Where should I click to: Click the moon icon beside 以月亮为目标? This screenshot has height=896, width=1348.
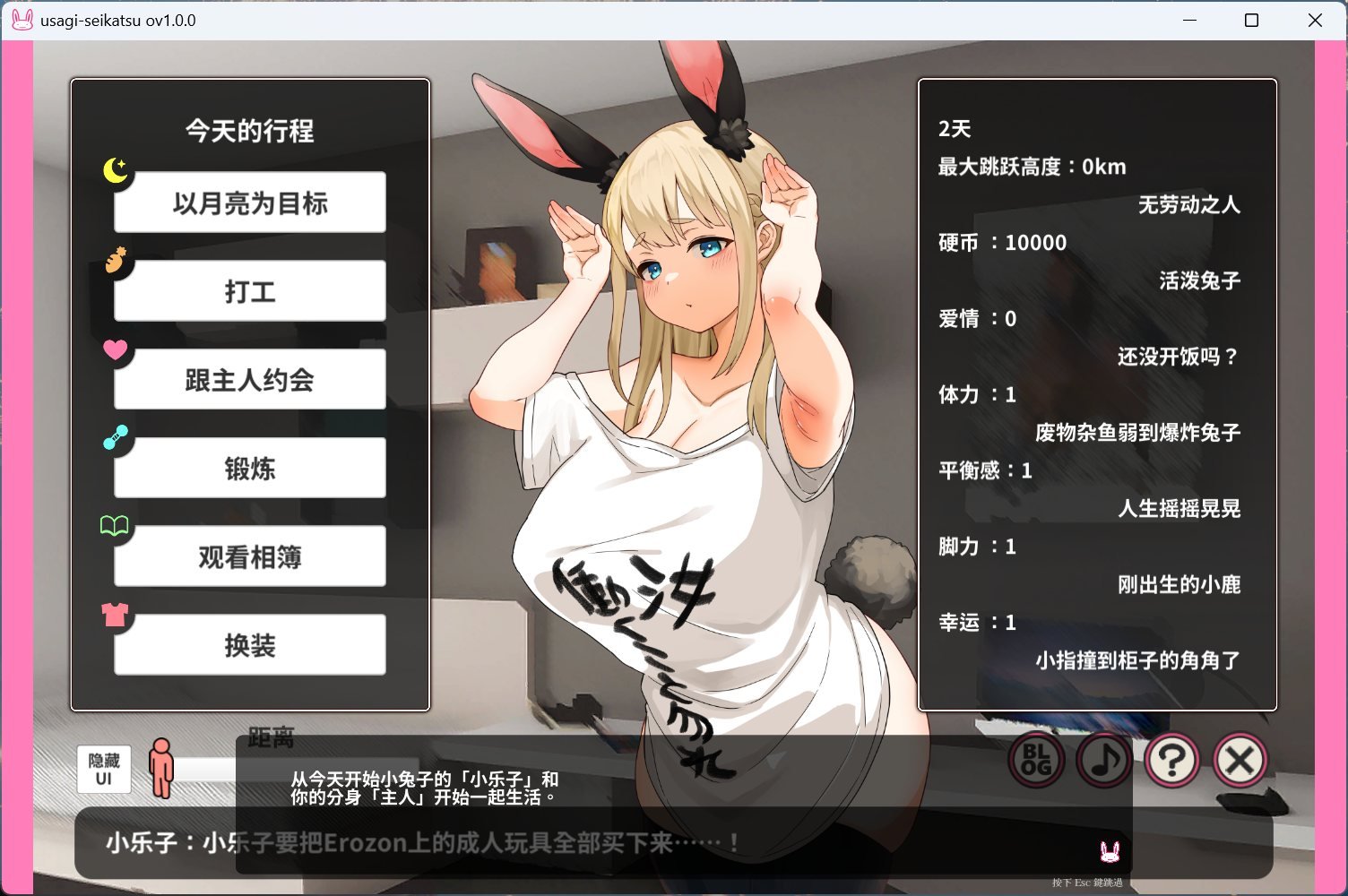click(115, 171)
